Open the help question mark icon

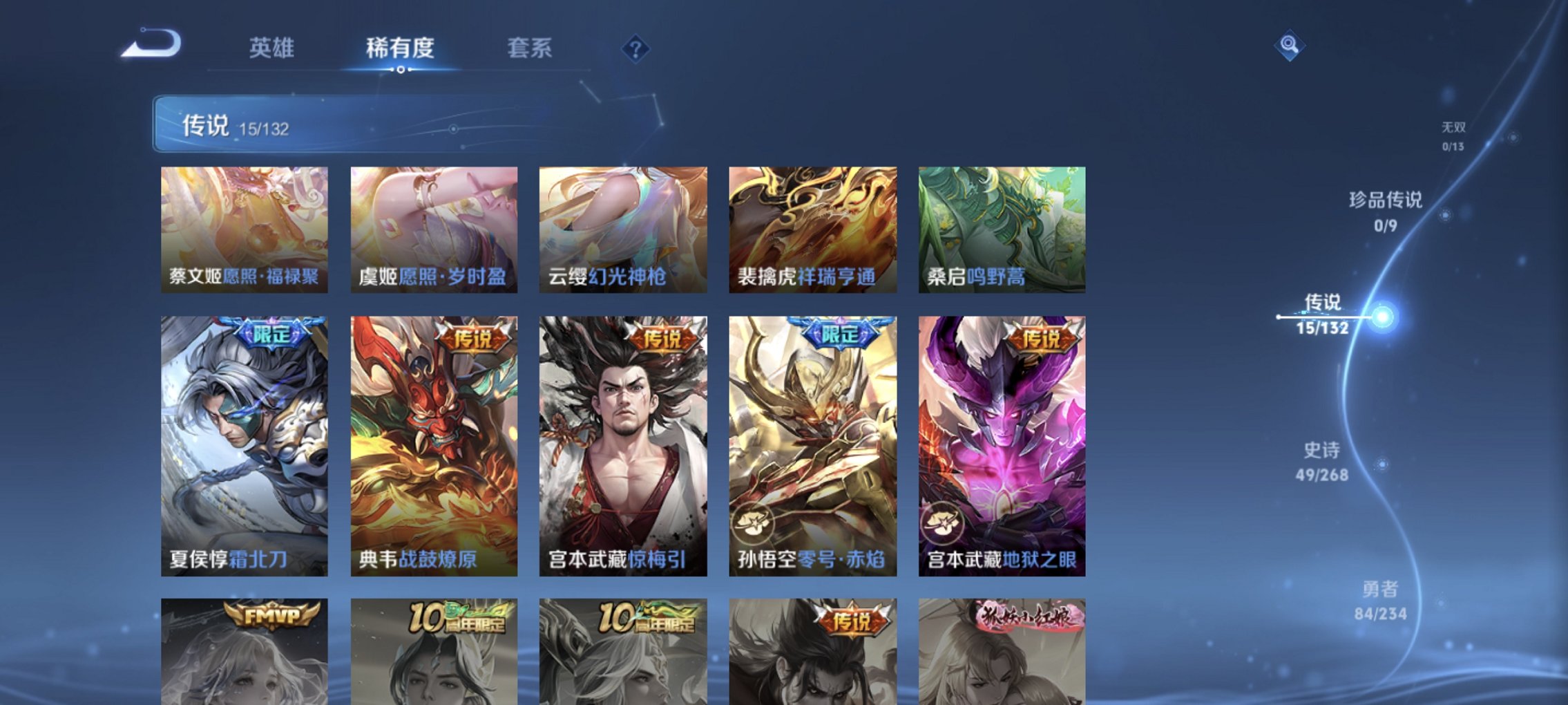(x=636, y=49)
